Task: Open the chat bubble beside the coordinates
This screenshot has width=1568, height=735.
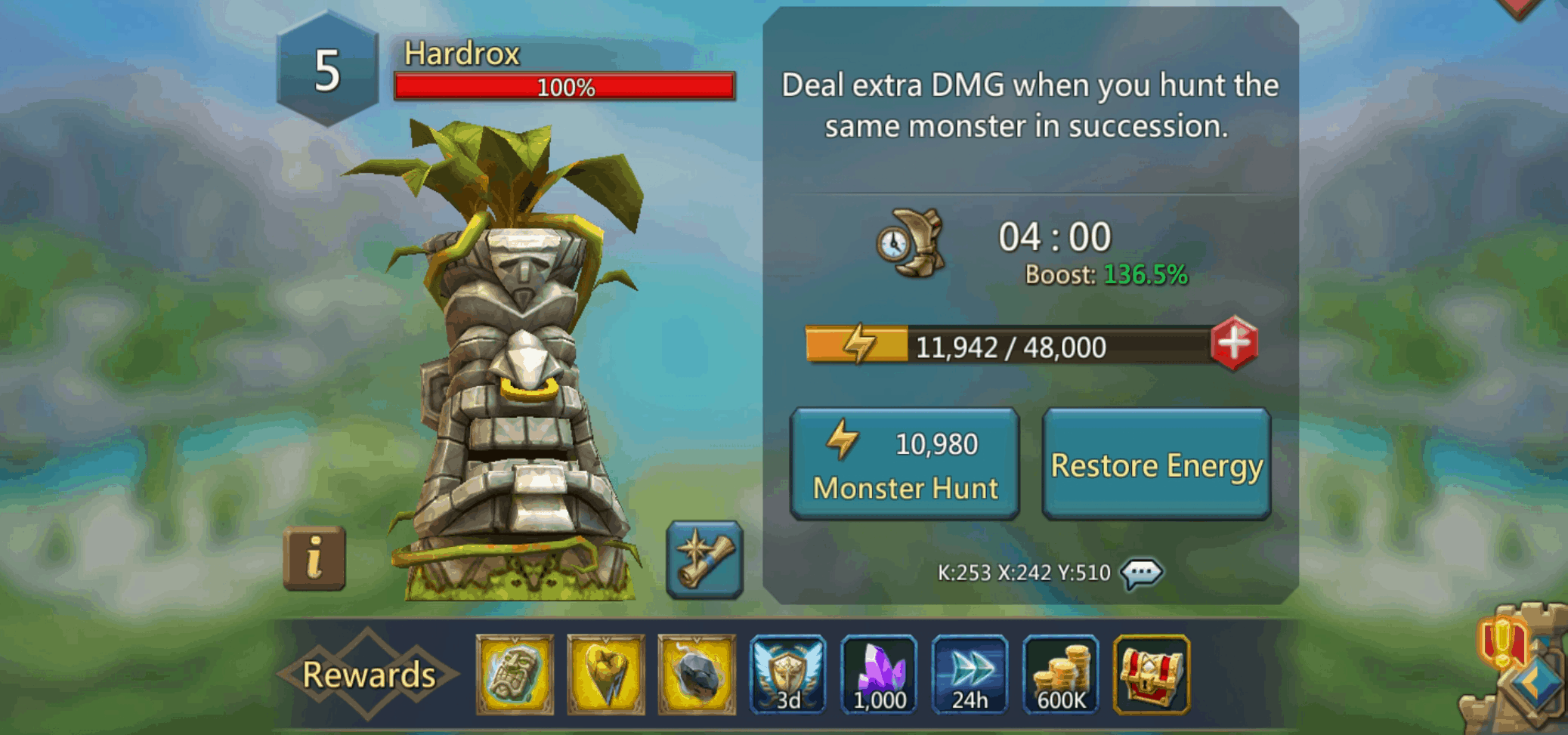Action: point(1143,573)
